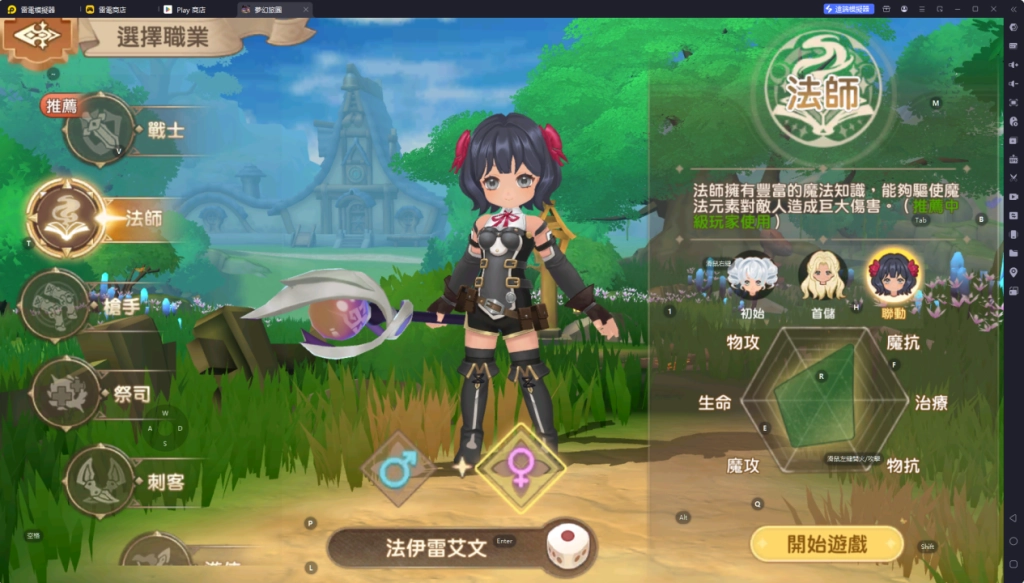Click the 法伊雷艾文 character name field

pyautogui.click(x=436, y=548)
